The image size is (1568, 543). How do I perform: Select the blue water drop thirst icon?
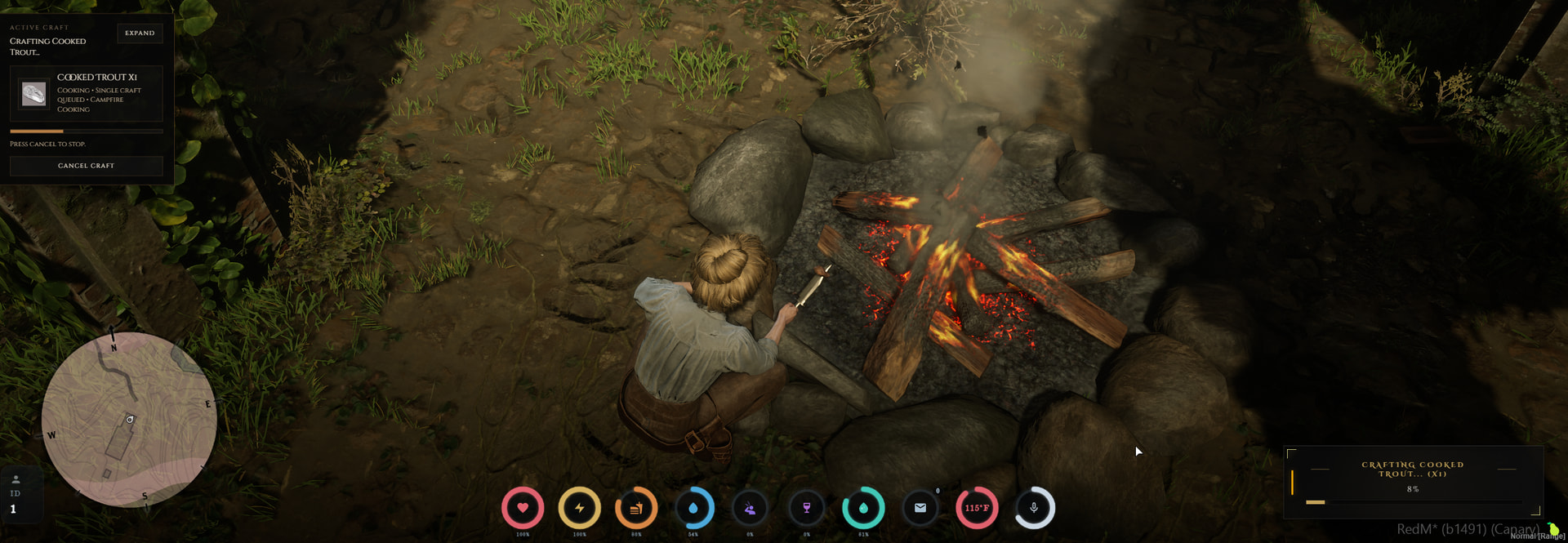coord(693,508)
